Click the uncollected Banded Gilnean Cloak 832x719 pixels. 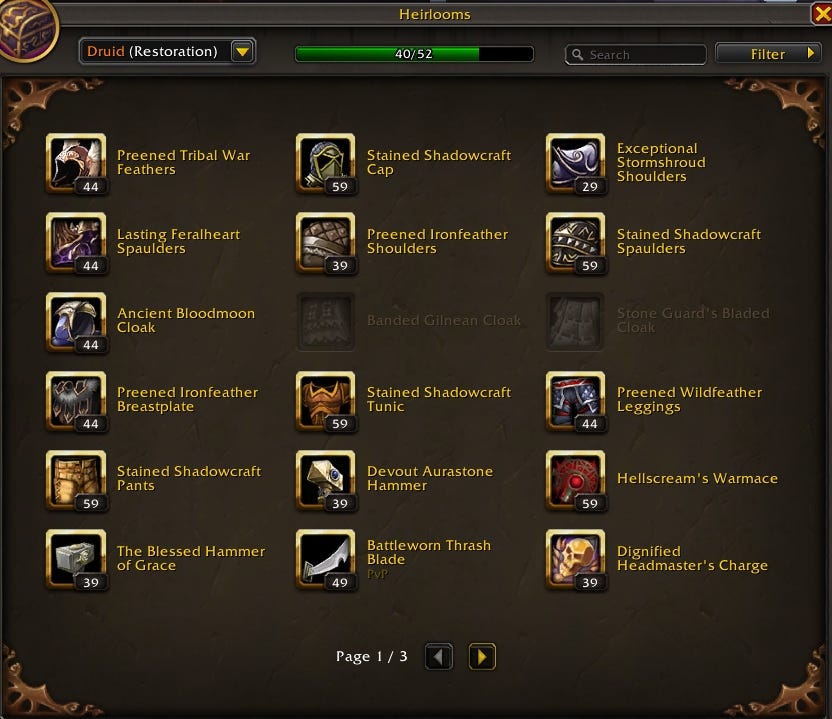pyautogui.click(x=326, y=321)
